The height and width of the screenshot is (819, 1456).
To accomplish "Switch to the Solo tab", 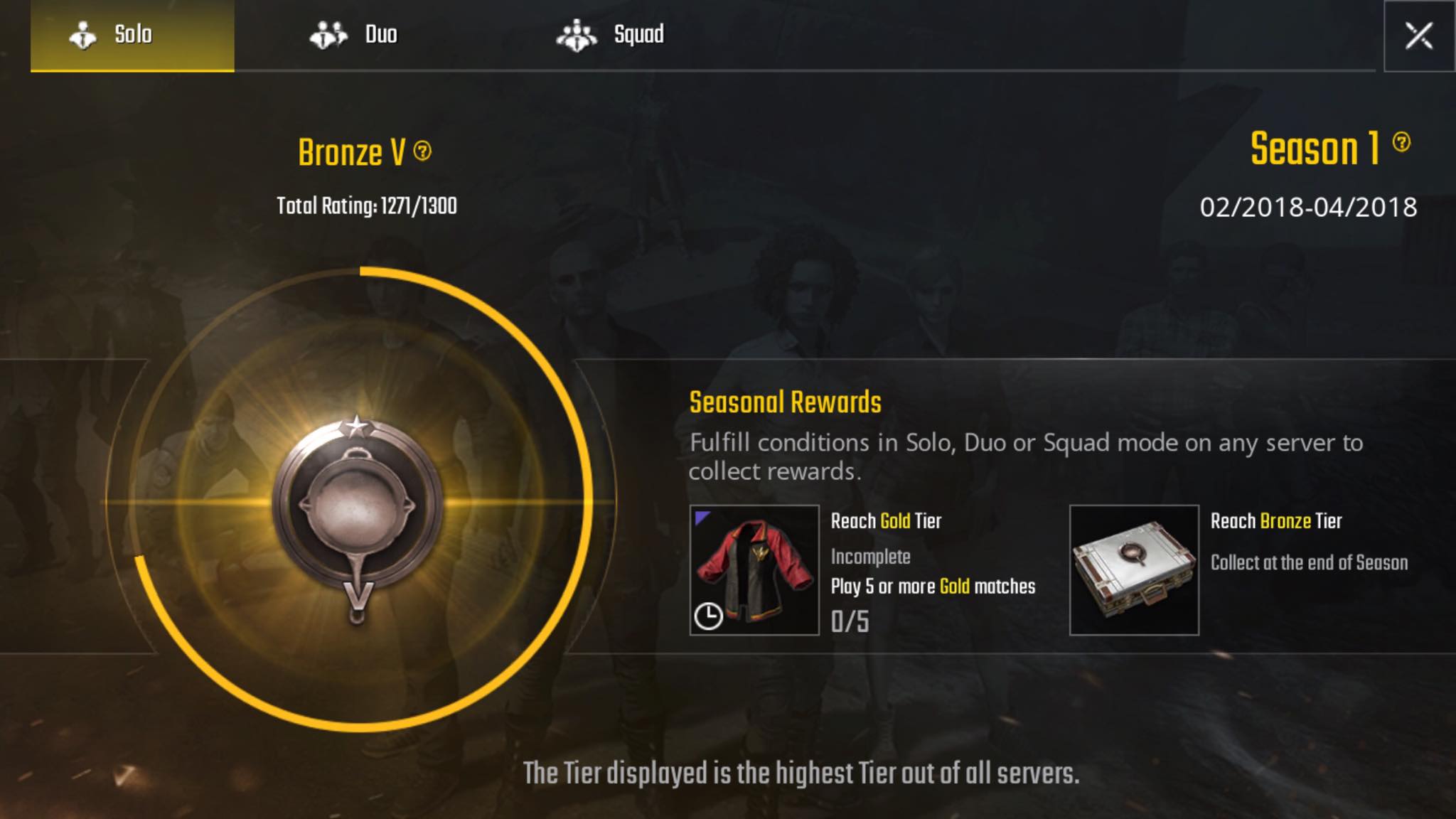I will point(132,35).
